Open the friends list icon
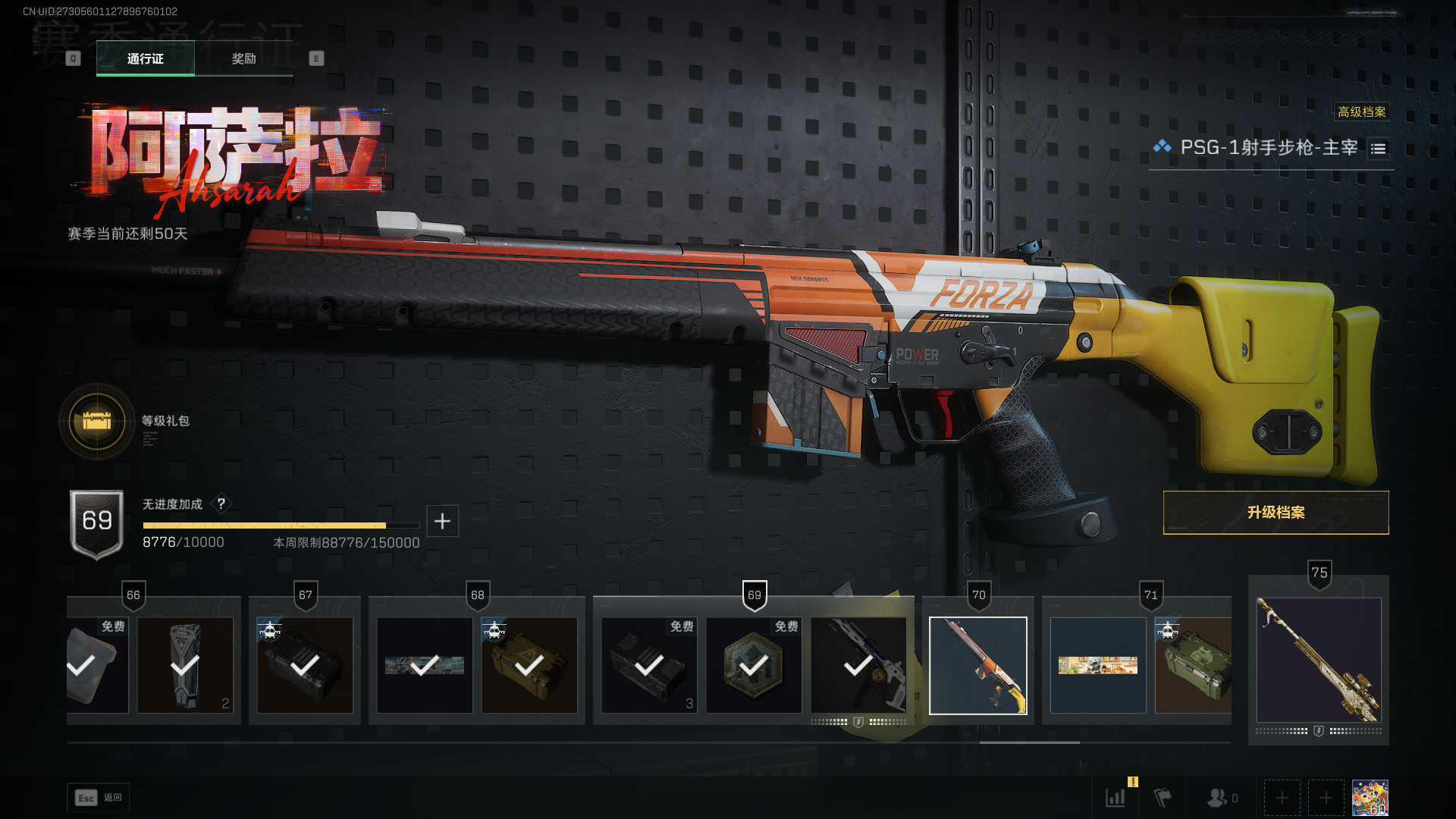Screen dimensions: 1456x819 1217,798
